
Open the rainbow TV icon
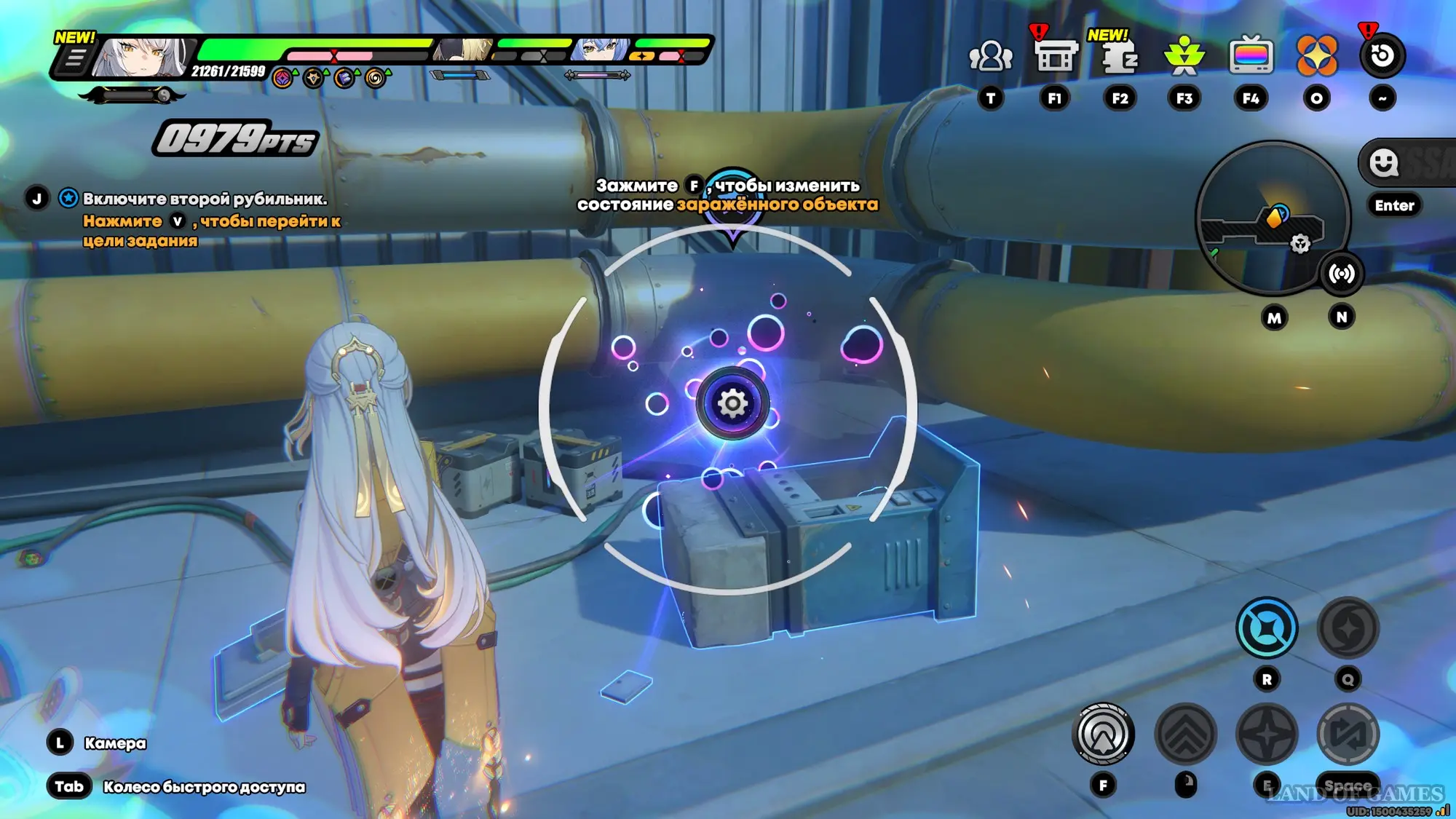(1251, 56)
